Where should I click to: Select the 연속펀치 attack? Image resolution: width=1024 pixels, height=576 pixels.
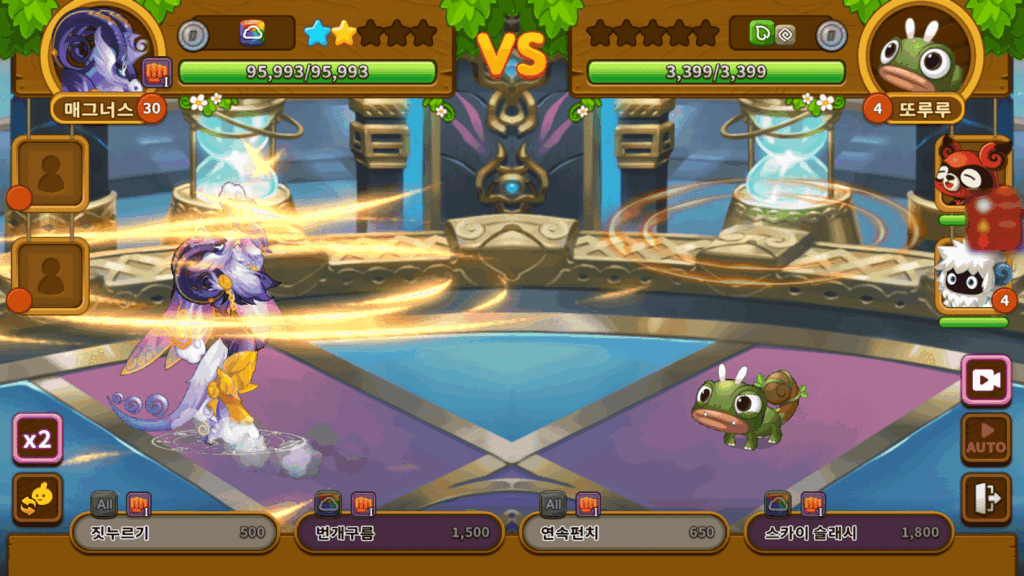pos(625,533)
